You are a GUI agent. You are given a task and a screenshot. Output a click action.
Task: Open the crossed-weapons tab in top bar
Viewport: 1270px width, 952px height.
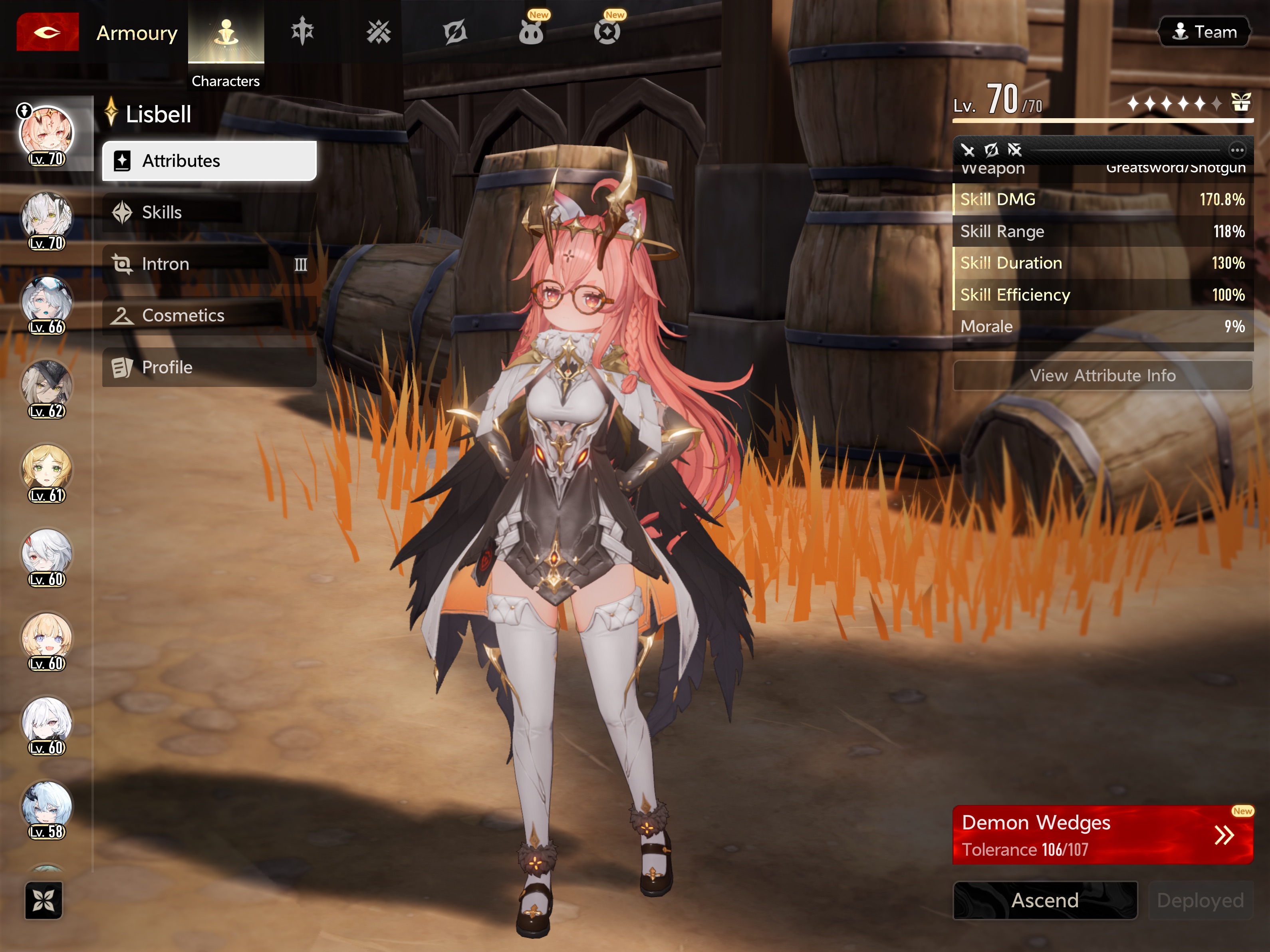pos(378,32)
